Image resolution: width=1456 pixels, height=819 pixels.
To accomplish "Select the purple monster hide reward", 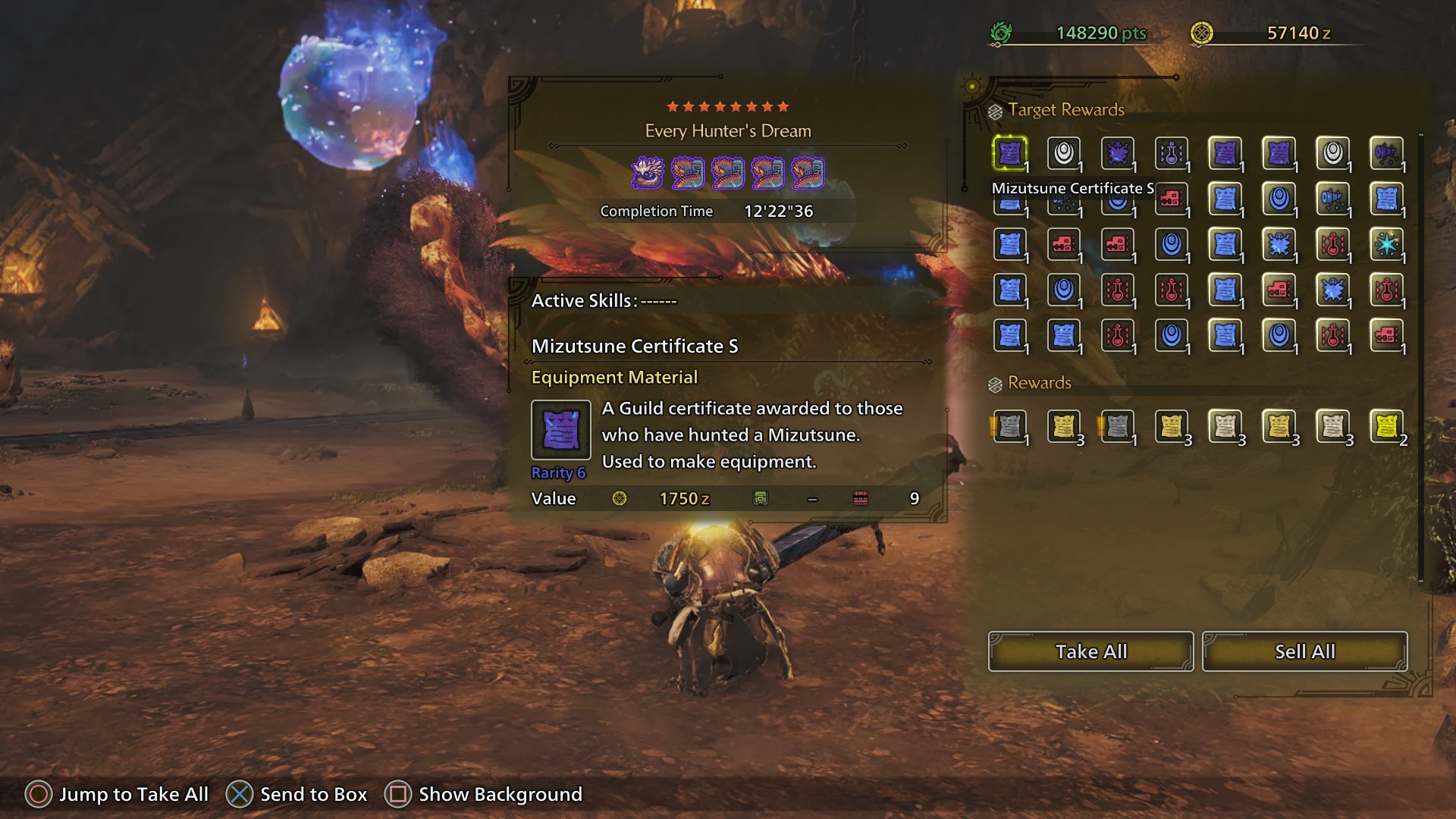I will (1117, 154).
